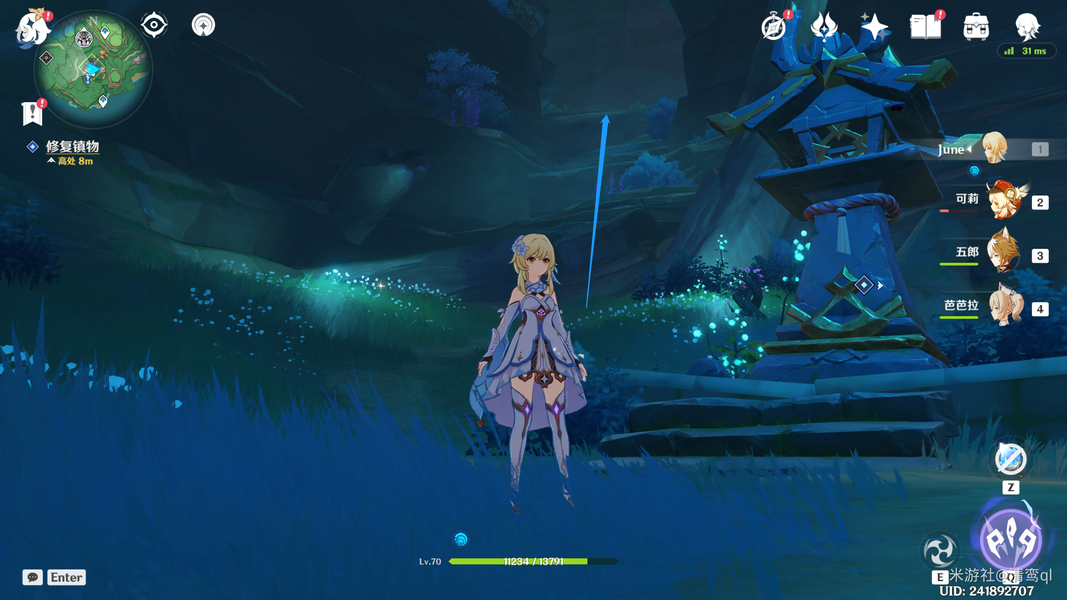This screenshot has width=1067, height=600.
Task: Open the compass icon beside the minimap
Action: coord(203,25)
